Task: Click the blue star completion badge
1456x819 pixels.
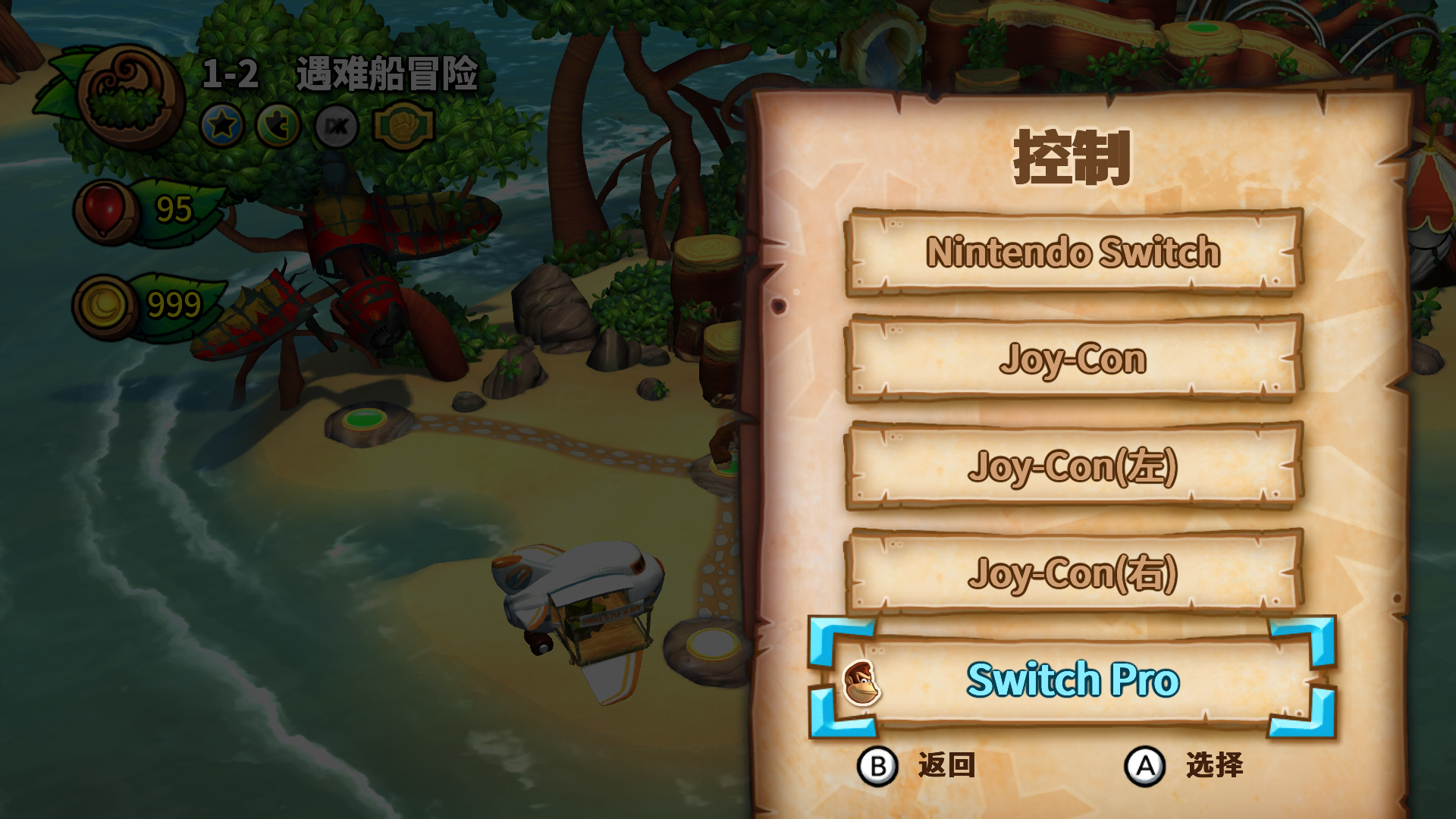Action: (222, 126)
